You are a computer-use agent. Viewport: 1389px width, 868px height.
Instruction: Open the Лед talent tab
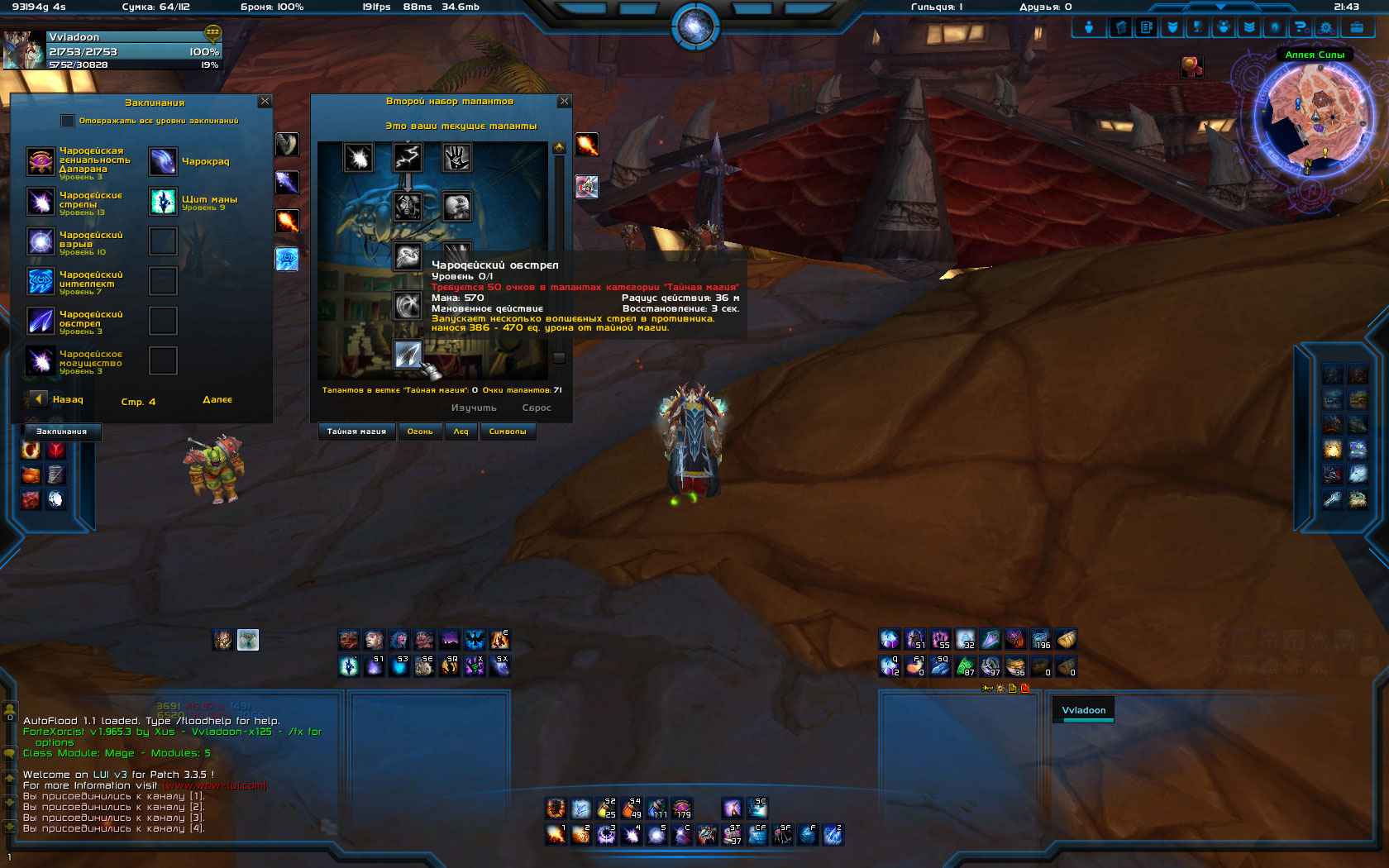461,432
